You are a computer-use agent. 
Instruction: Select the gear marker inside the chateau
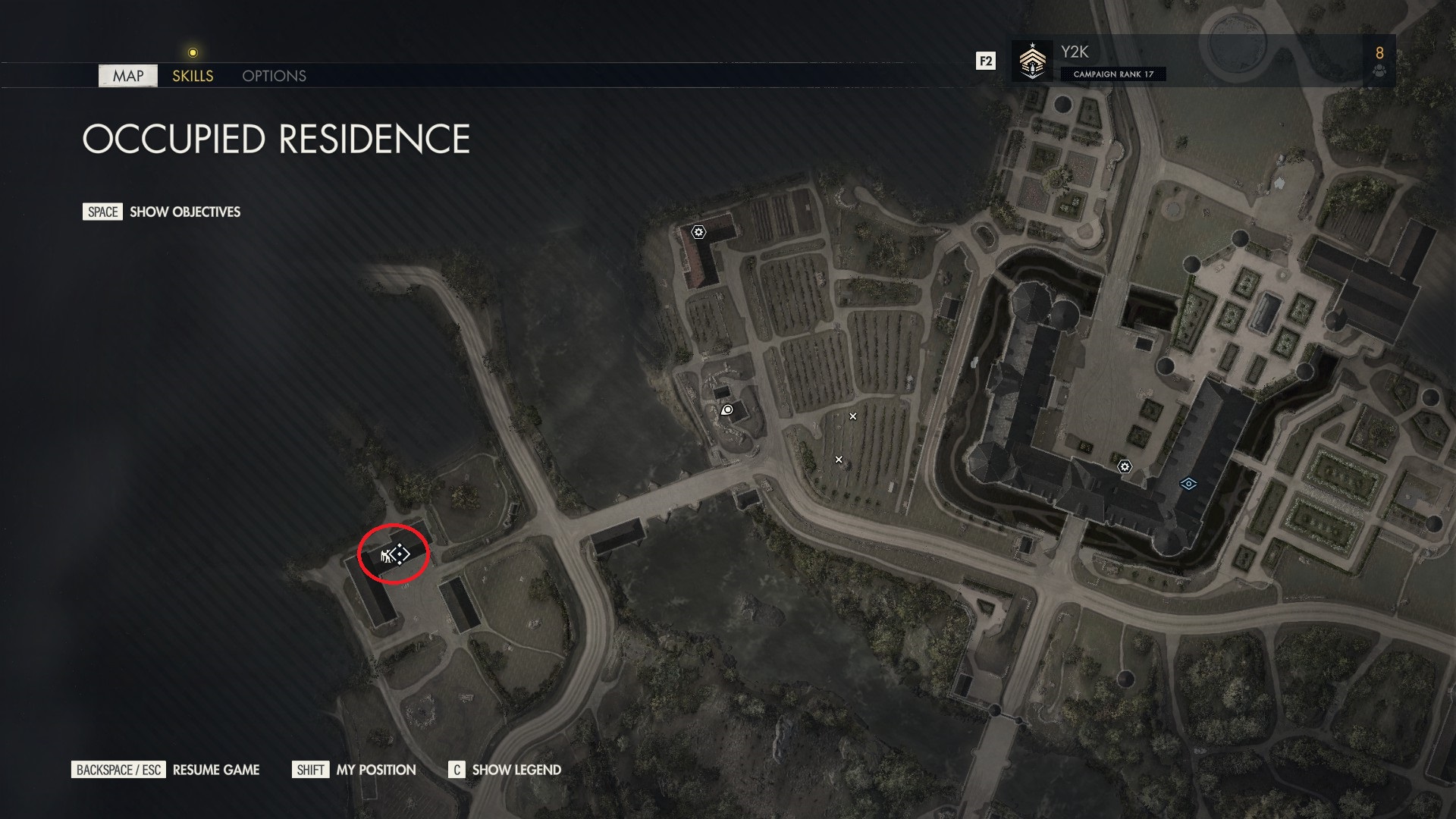point(1125,466)
